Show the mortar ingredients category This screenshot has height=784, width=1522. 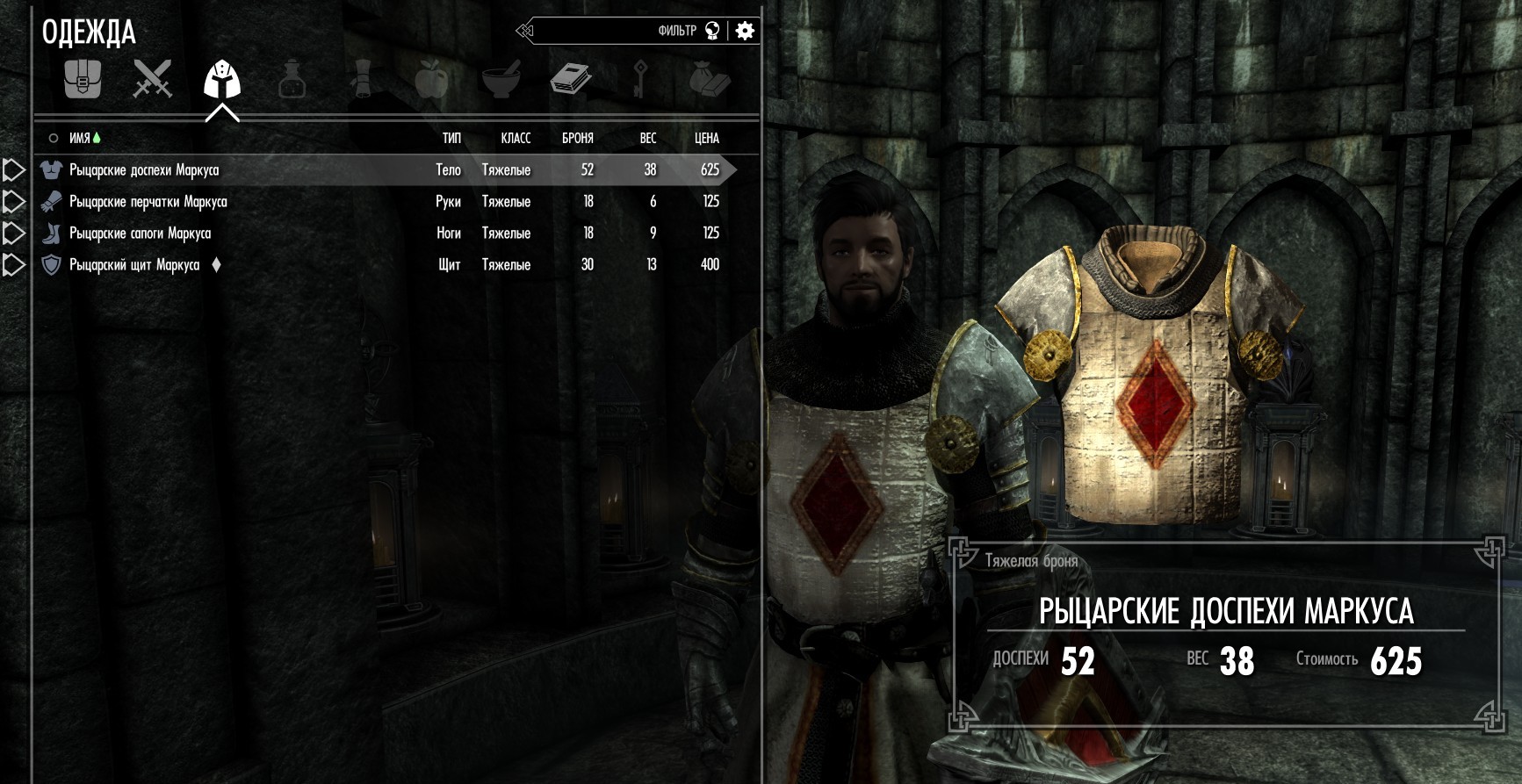click(501, 80)
